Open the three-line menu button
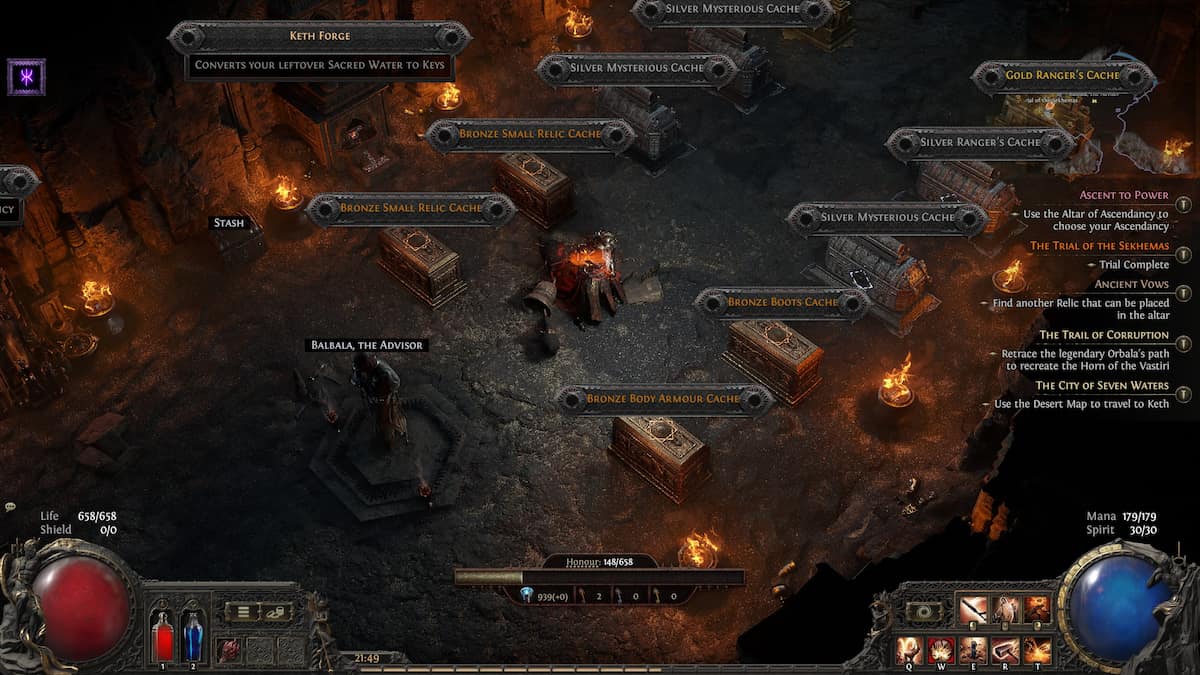The width and height of the screenshot is (1200, 675). pos(242,612)
